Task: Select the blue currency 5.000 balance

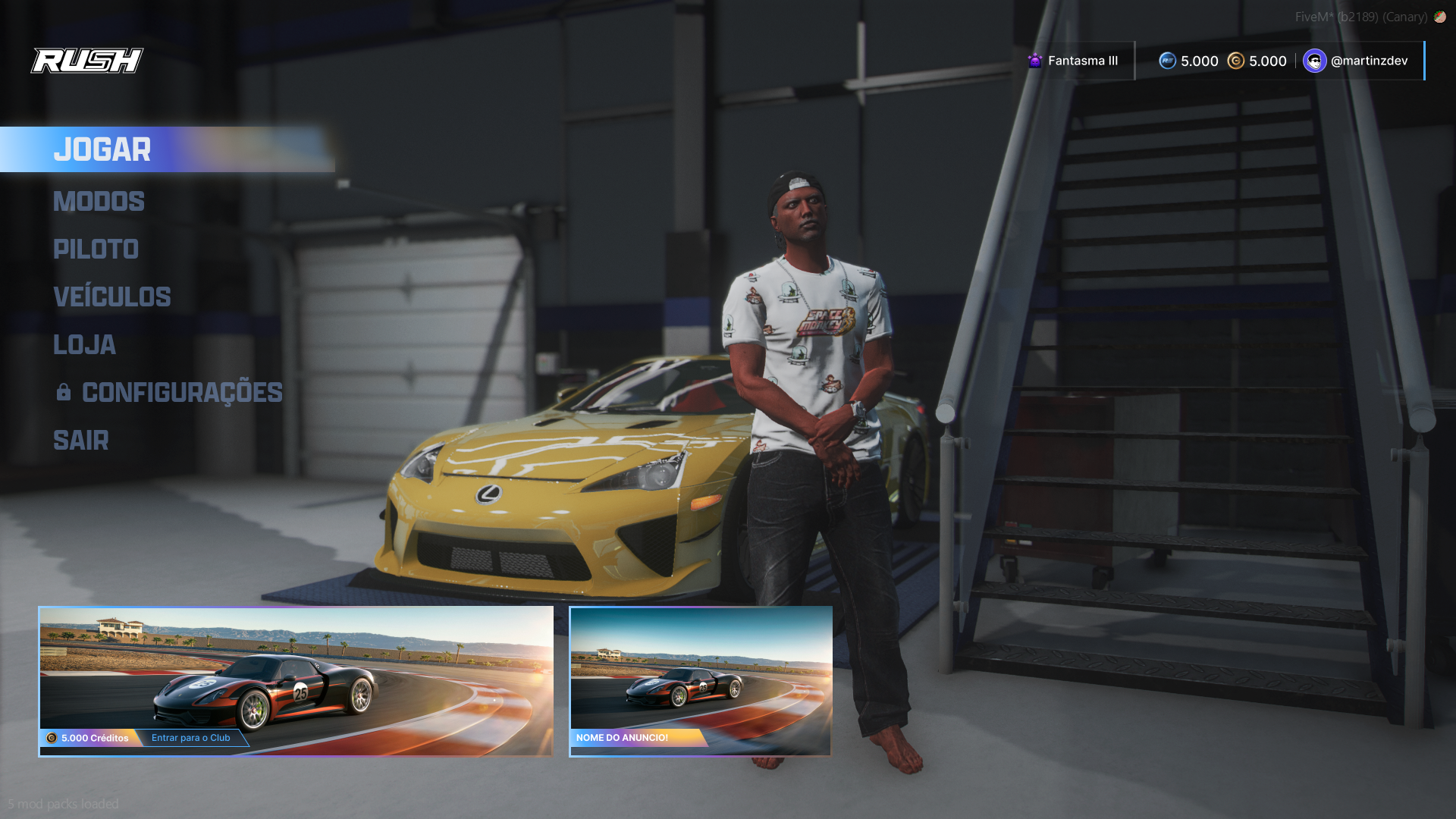Action: click(1188, 61)
